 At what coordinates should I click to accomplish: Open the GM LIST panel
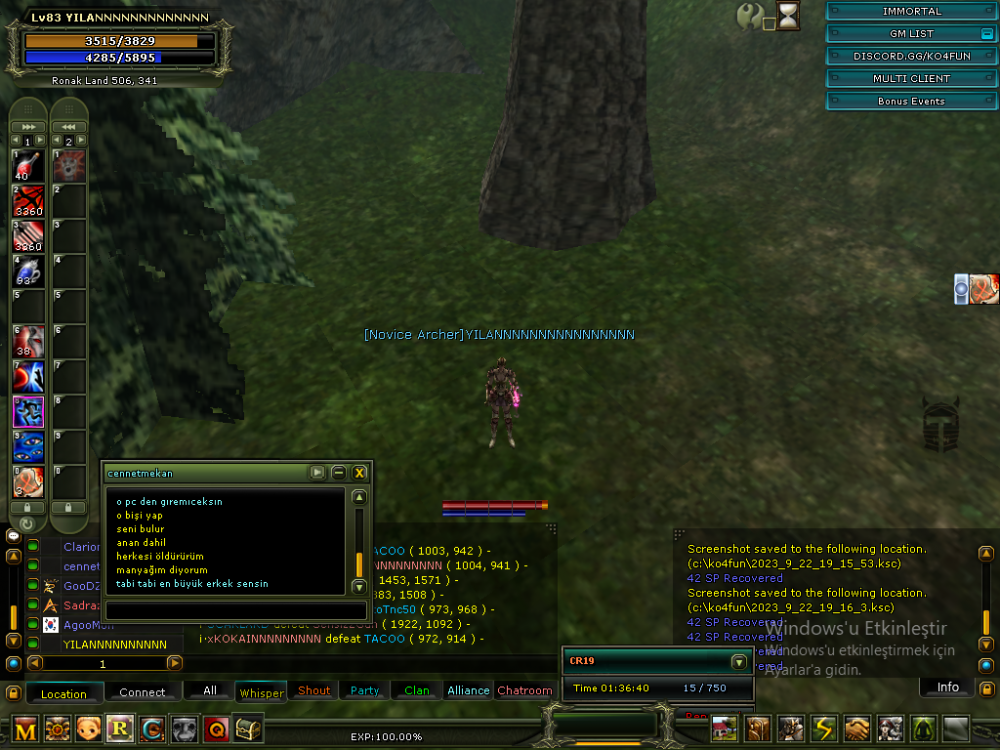(x=911, y=34)
